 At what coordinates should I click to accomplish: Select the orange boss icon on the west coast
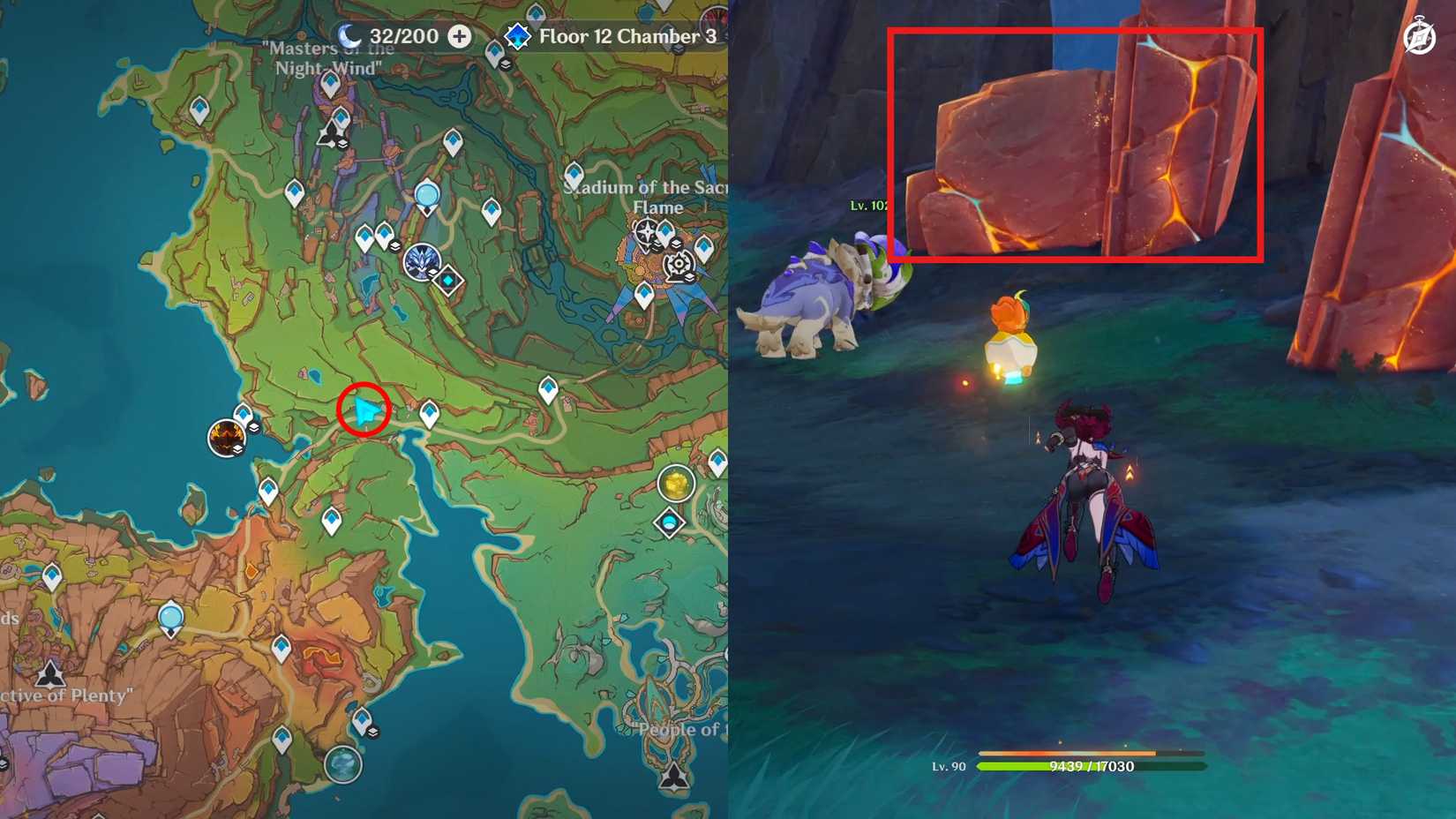click(x=227, y=437)
